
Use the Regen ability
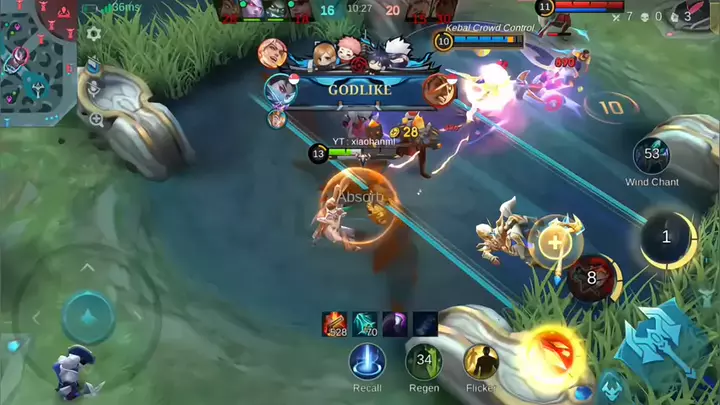click(424, 361)
